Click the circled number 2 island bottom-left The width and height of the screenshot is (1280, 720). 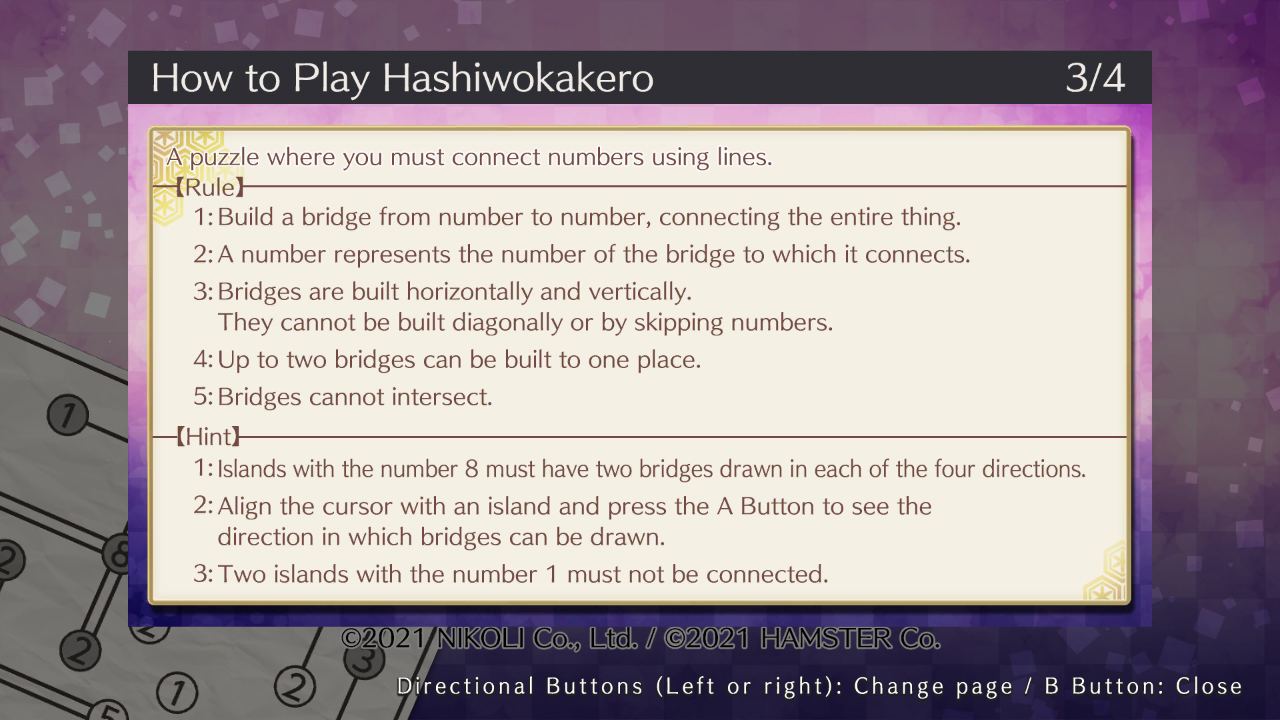[79, 648]
